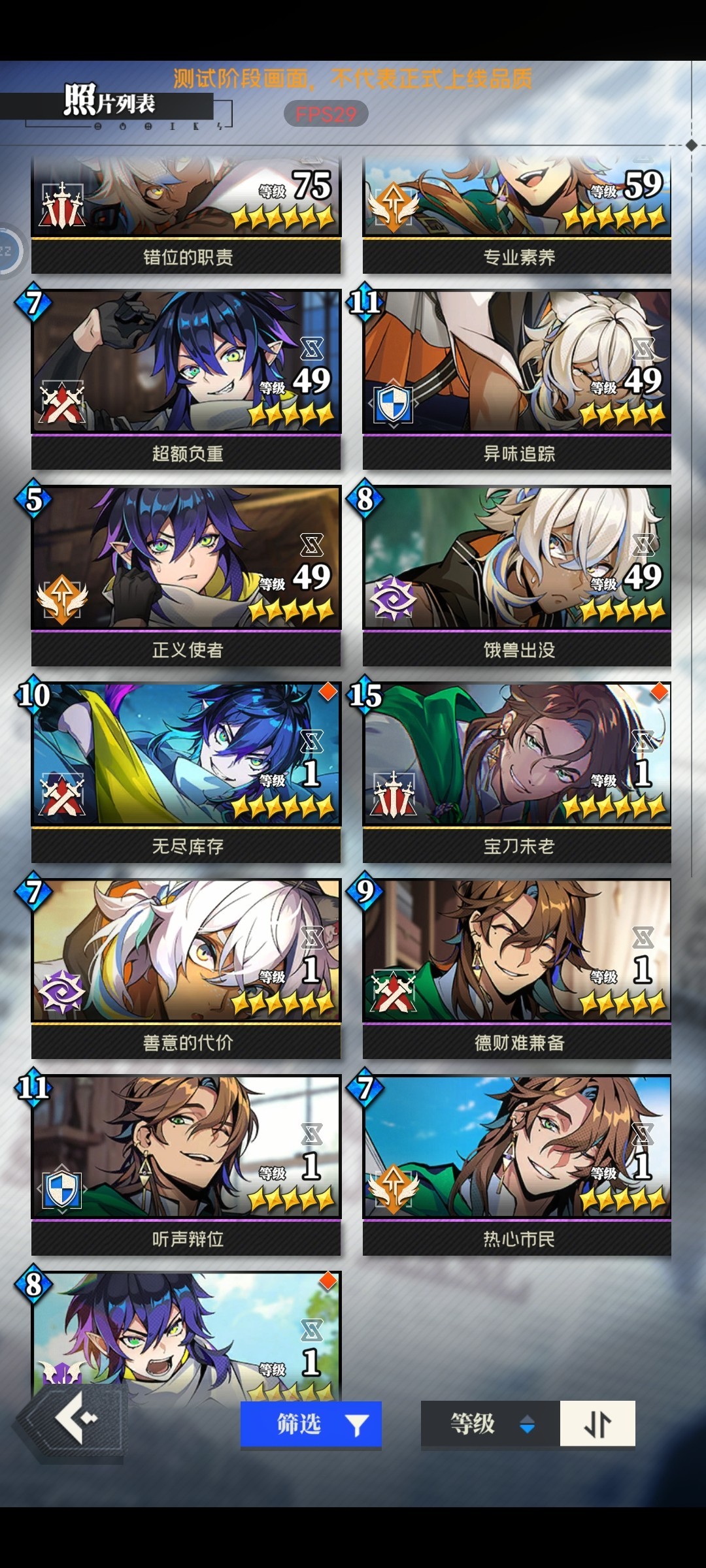The height and width of the screenshot is (1568, 706).
Task: Select the 宝刀未老 photo card
Action: [517, 771]
